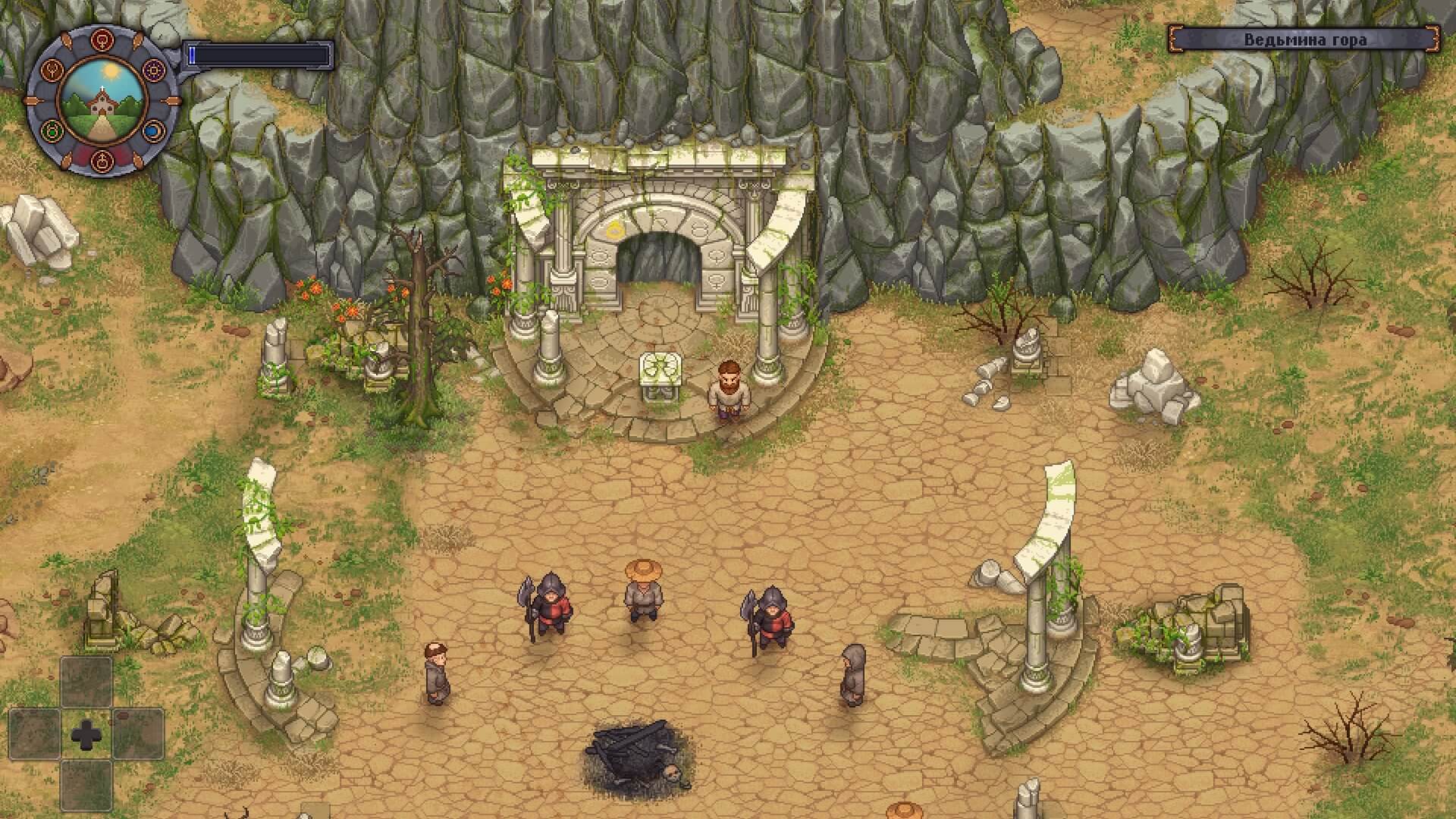Select the blue day symbol on the week wheel
This screenshot has height=819, width=1456.
pyautogui.click(x=154, y=131)
